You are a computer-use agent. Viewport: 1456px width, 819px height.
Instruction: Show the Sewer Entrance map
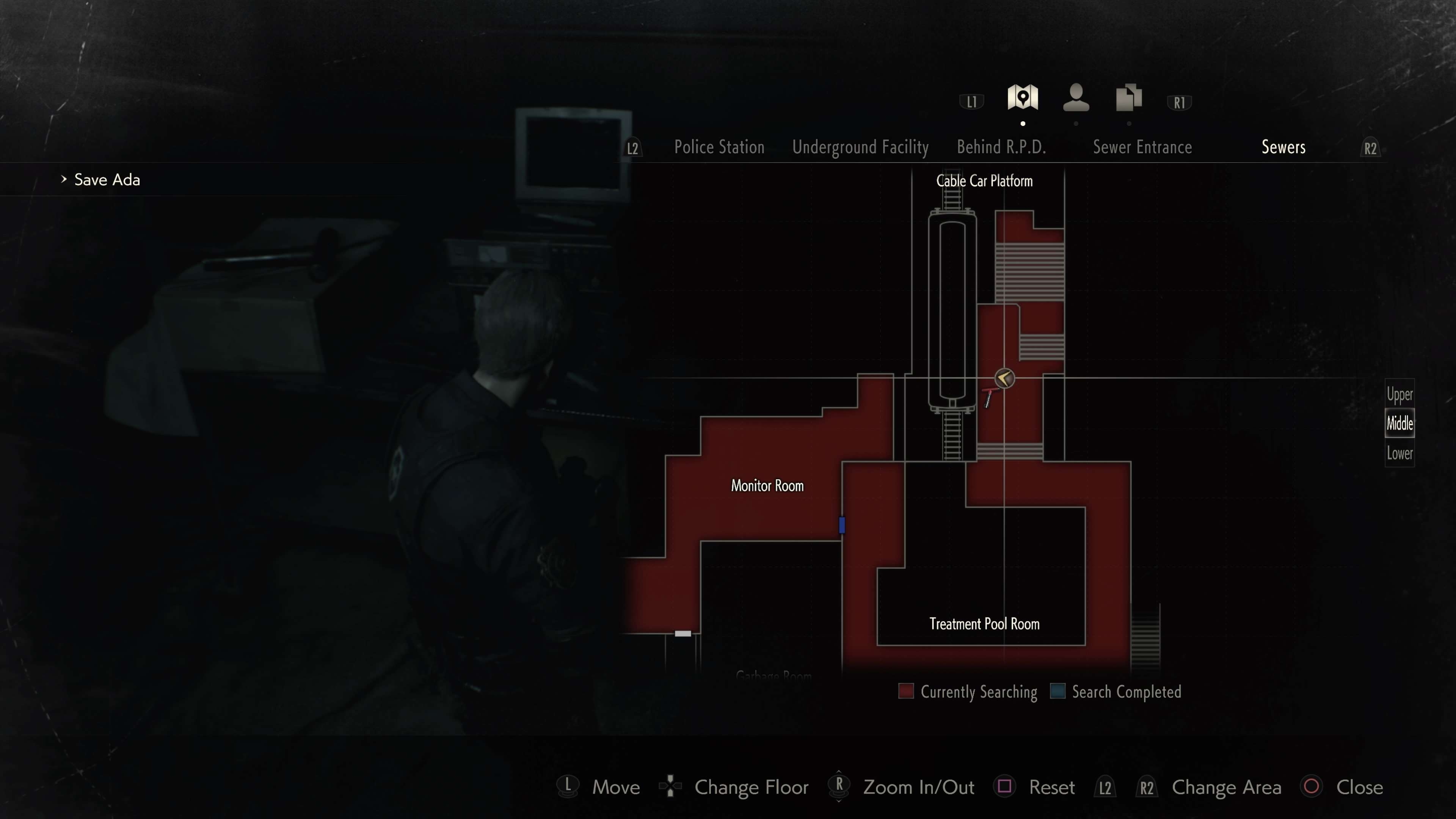(1142, 147)
